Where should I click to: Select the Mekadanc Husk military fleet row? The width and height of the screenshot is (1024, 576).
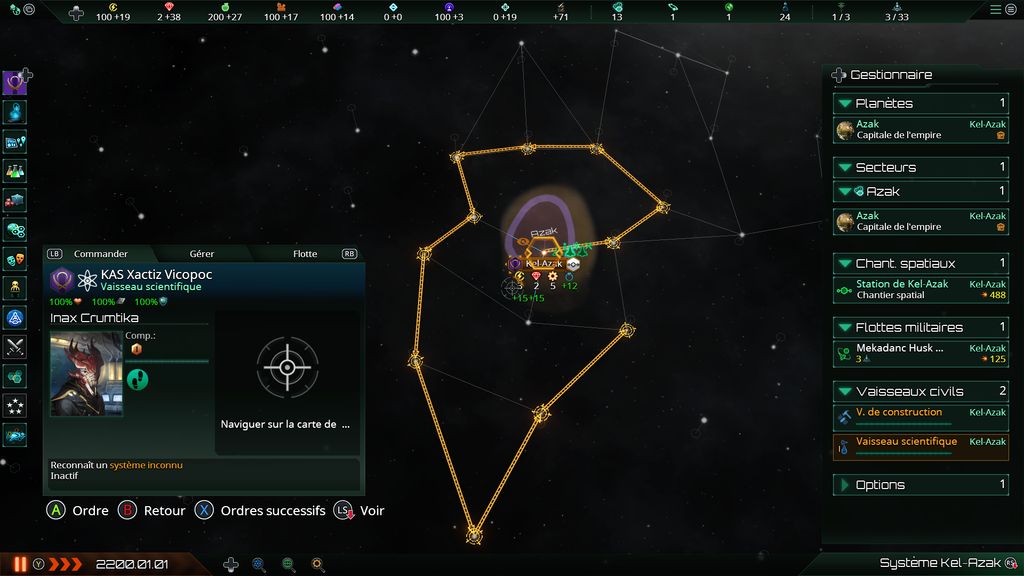(x=920, y=353)
